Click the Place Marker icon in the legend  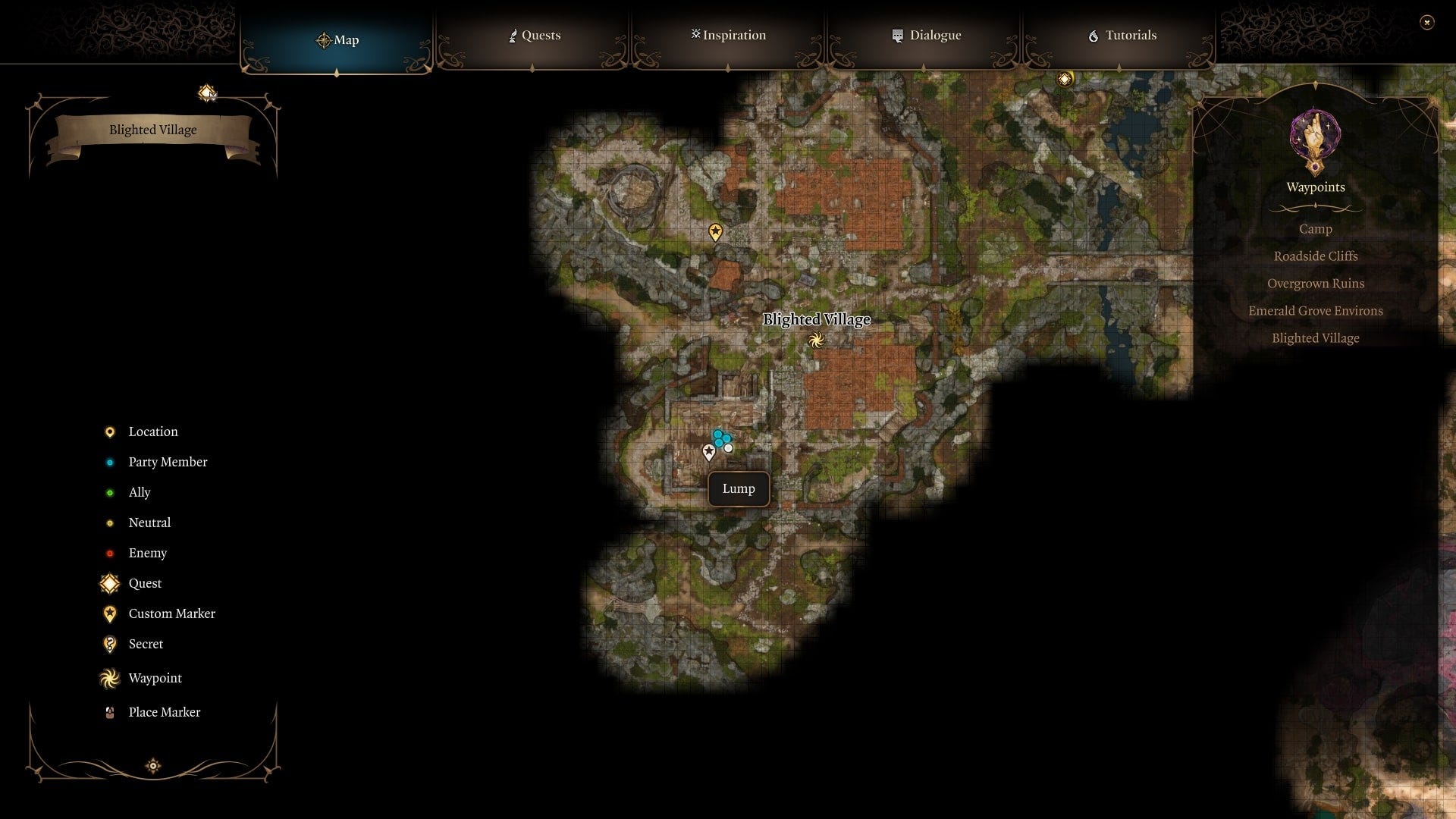pyautogui.click(x=110, y=712)
